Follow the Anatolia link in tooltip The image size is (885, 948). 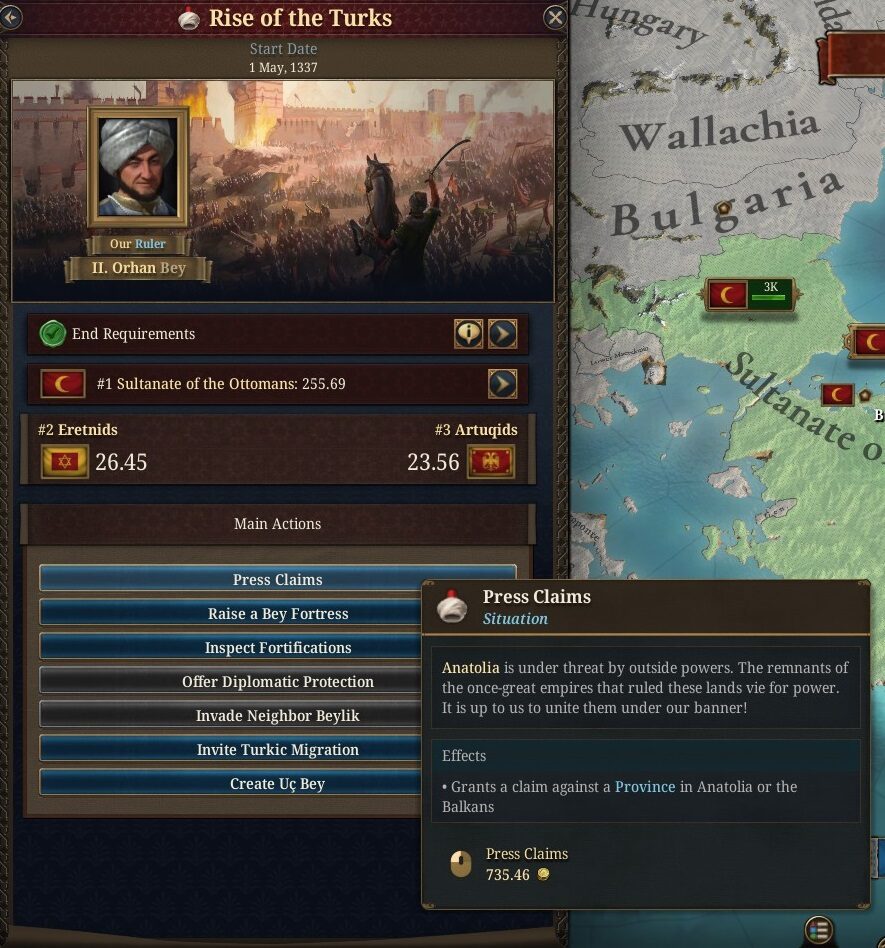pos(470,668)
